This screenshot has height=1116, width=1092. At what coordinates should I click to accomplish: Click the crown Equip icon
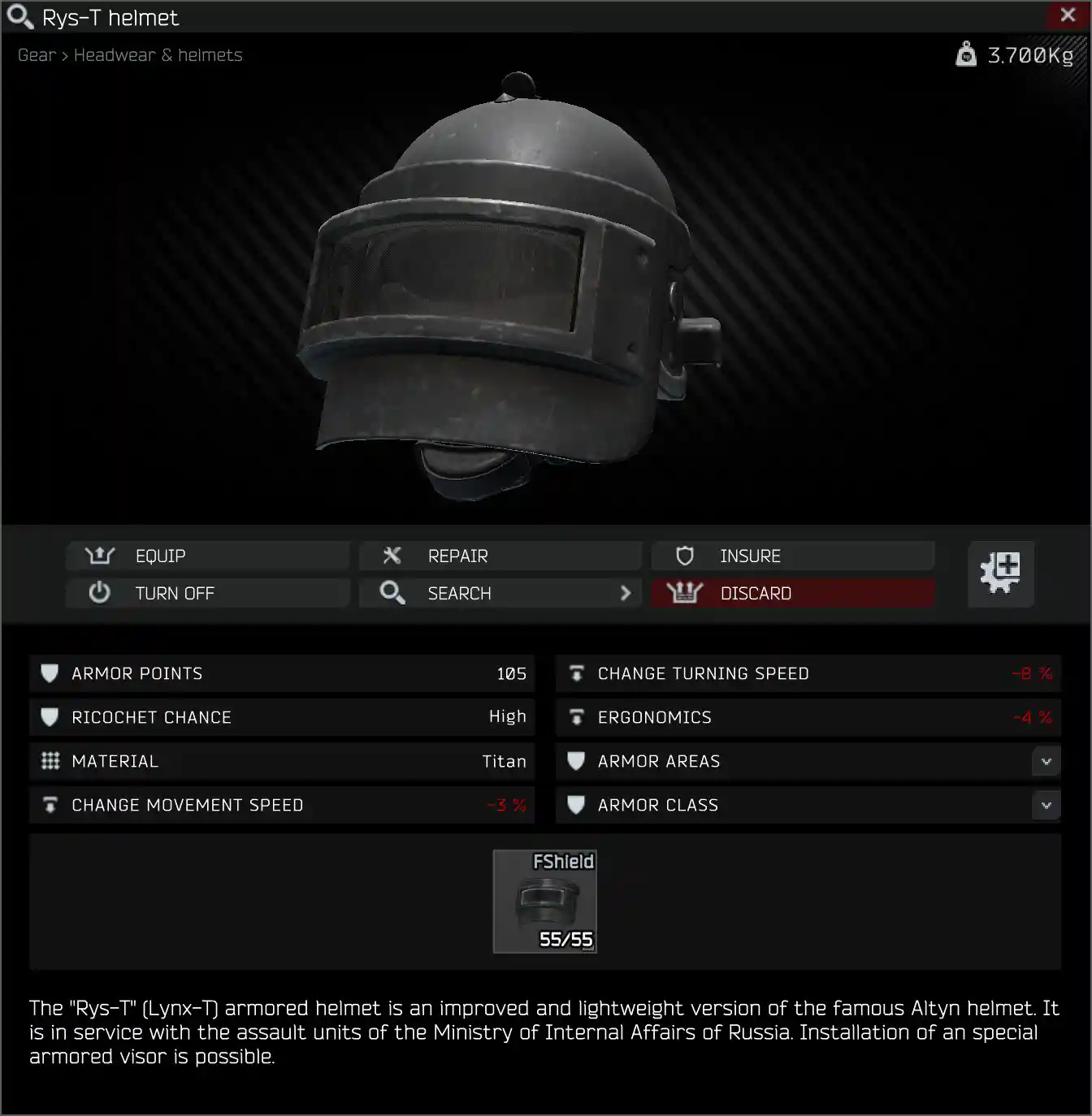pyautogui.click(x=98, y=556)
